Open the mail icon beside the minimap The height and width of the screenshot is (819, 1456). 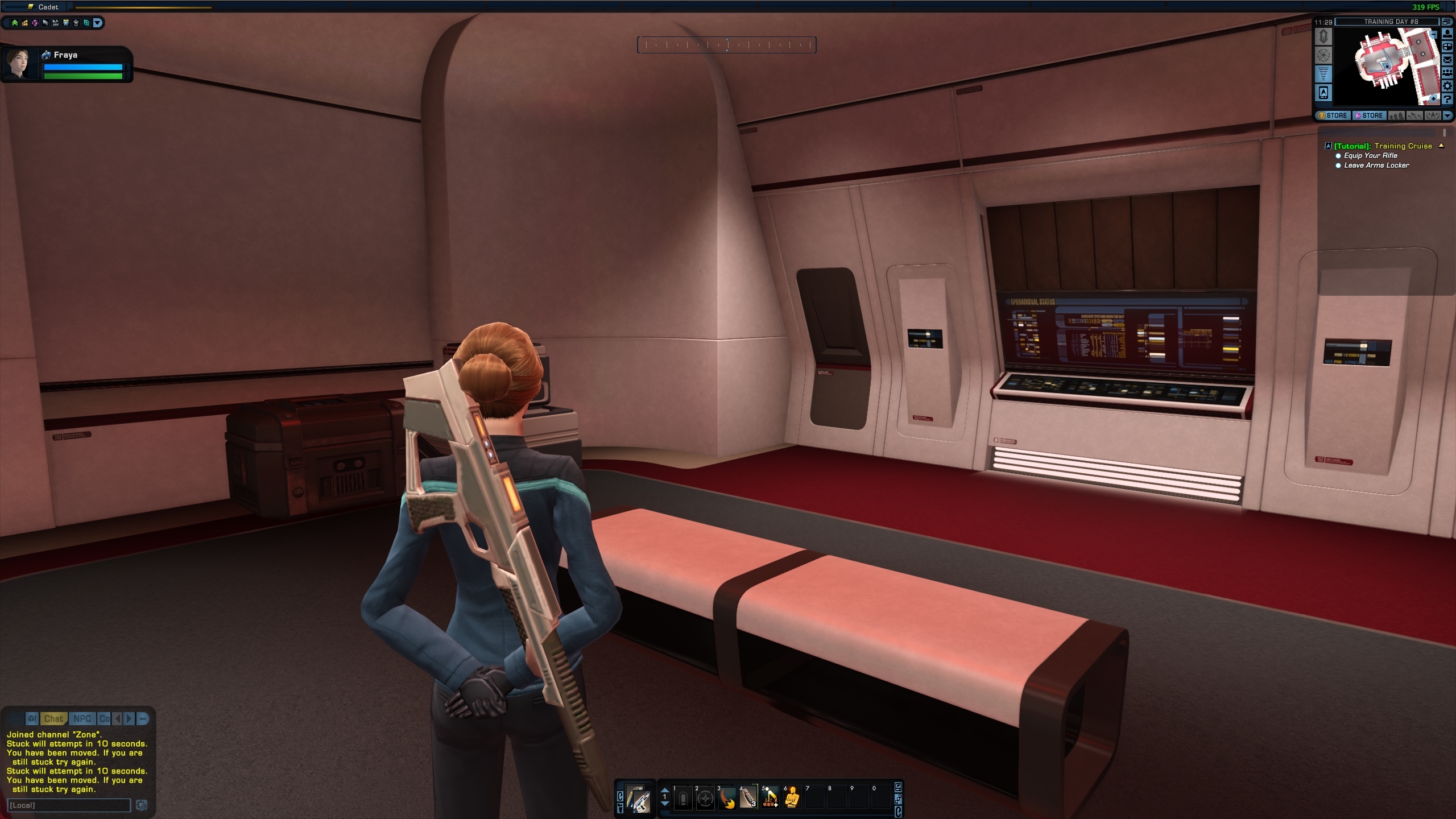(1447, 60)
